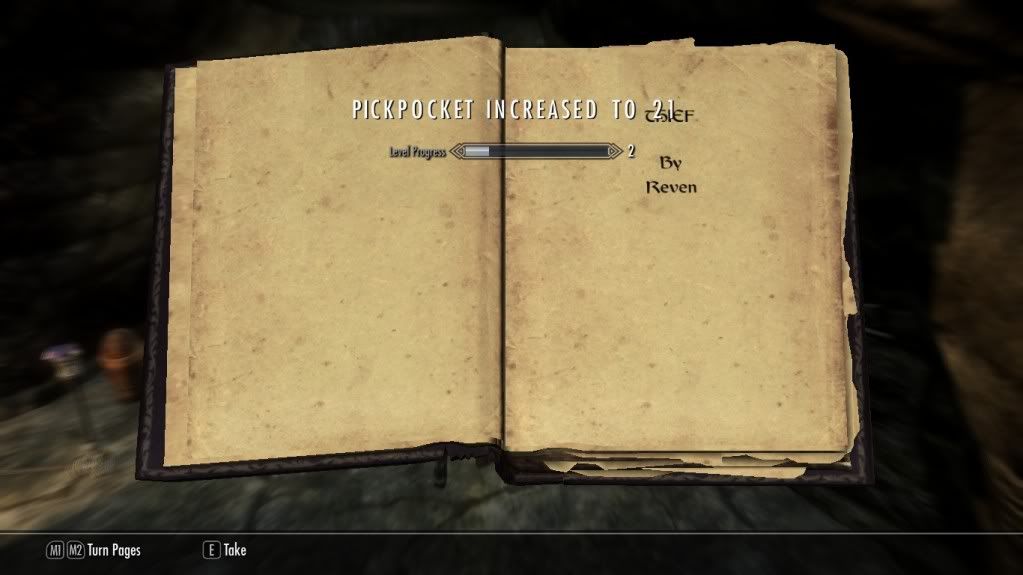Click the Turn Pages label
This screenshot has height=575, width=1023.
click(x=113, y=550)
